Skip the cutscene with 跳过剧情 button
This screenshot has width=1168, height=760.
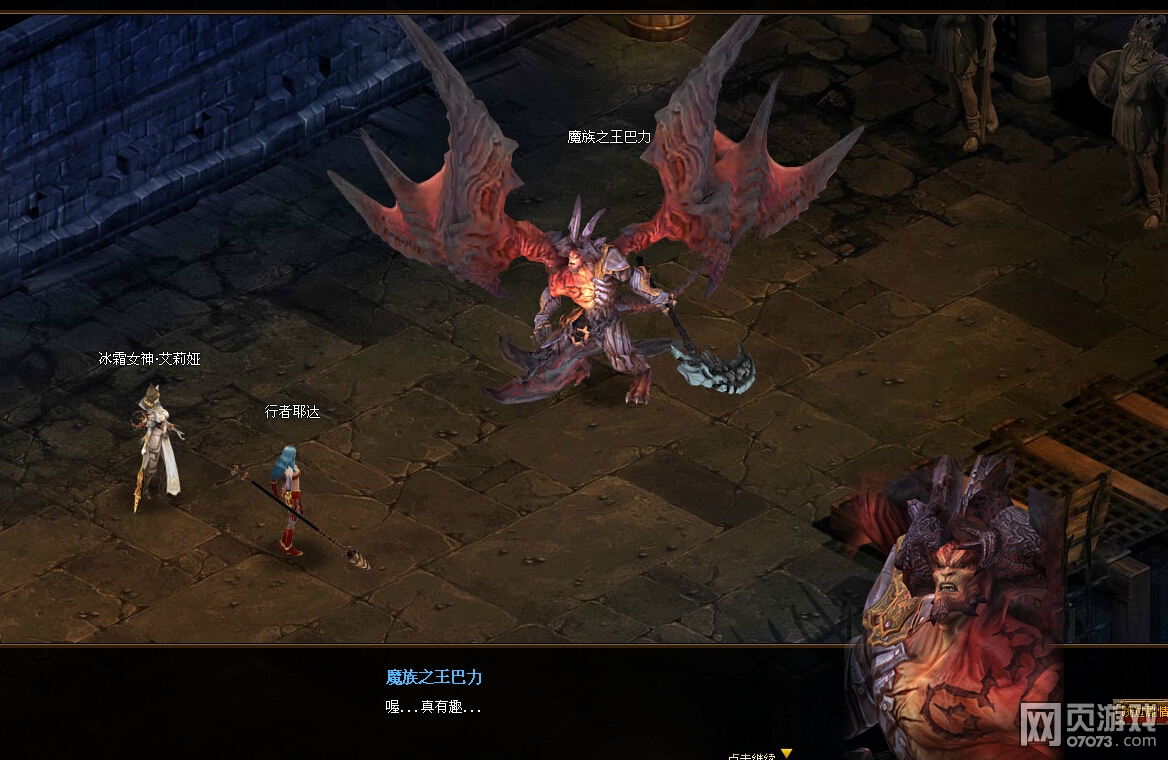coord(1139,711)
